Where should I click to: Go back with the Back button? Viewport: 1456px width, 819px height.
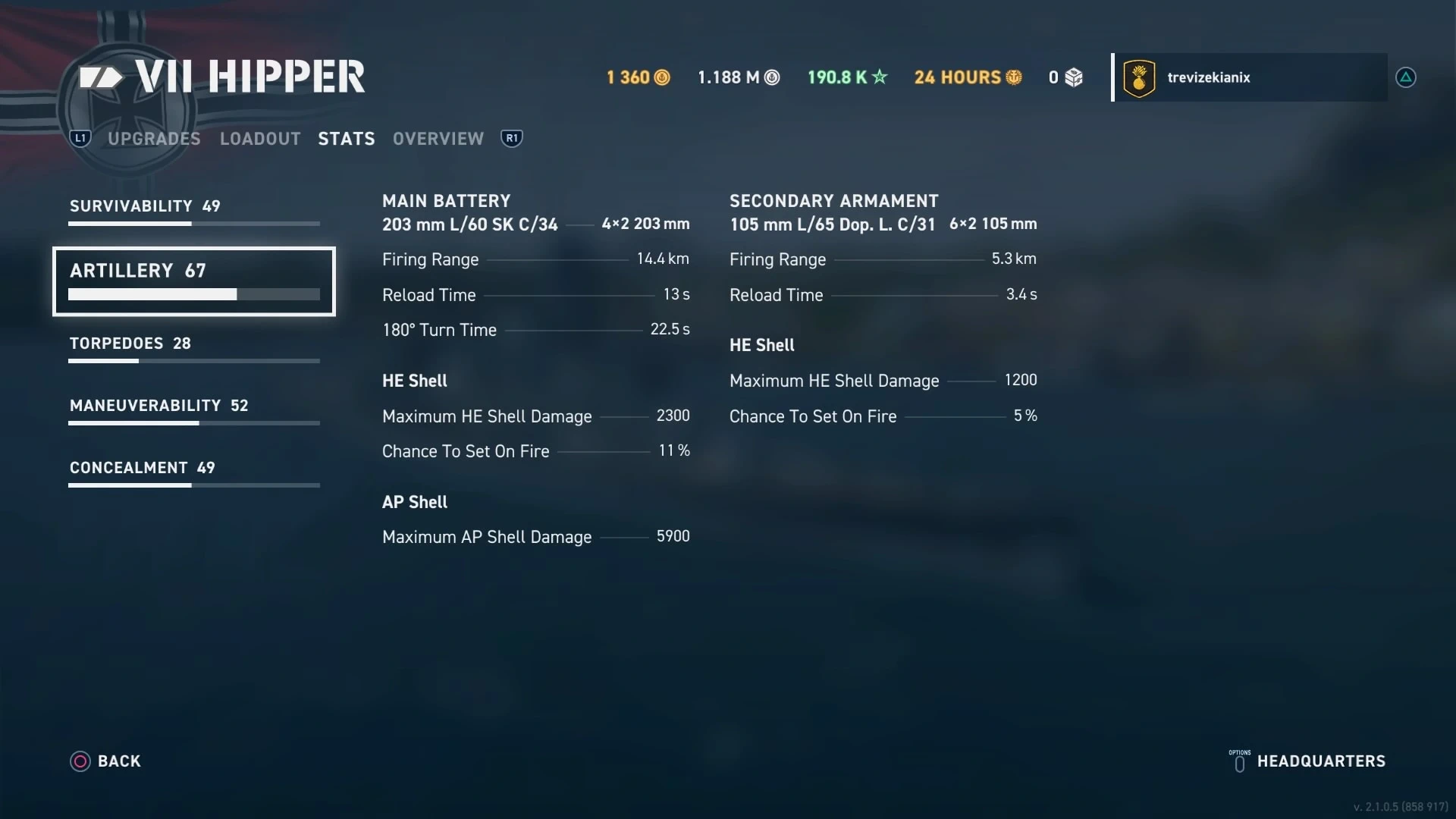[x=105, y=761]
